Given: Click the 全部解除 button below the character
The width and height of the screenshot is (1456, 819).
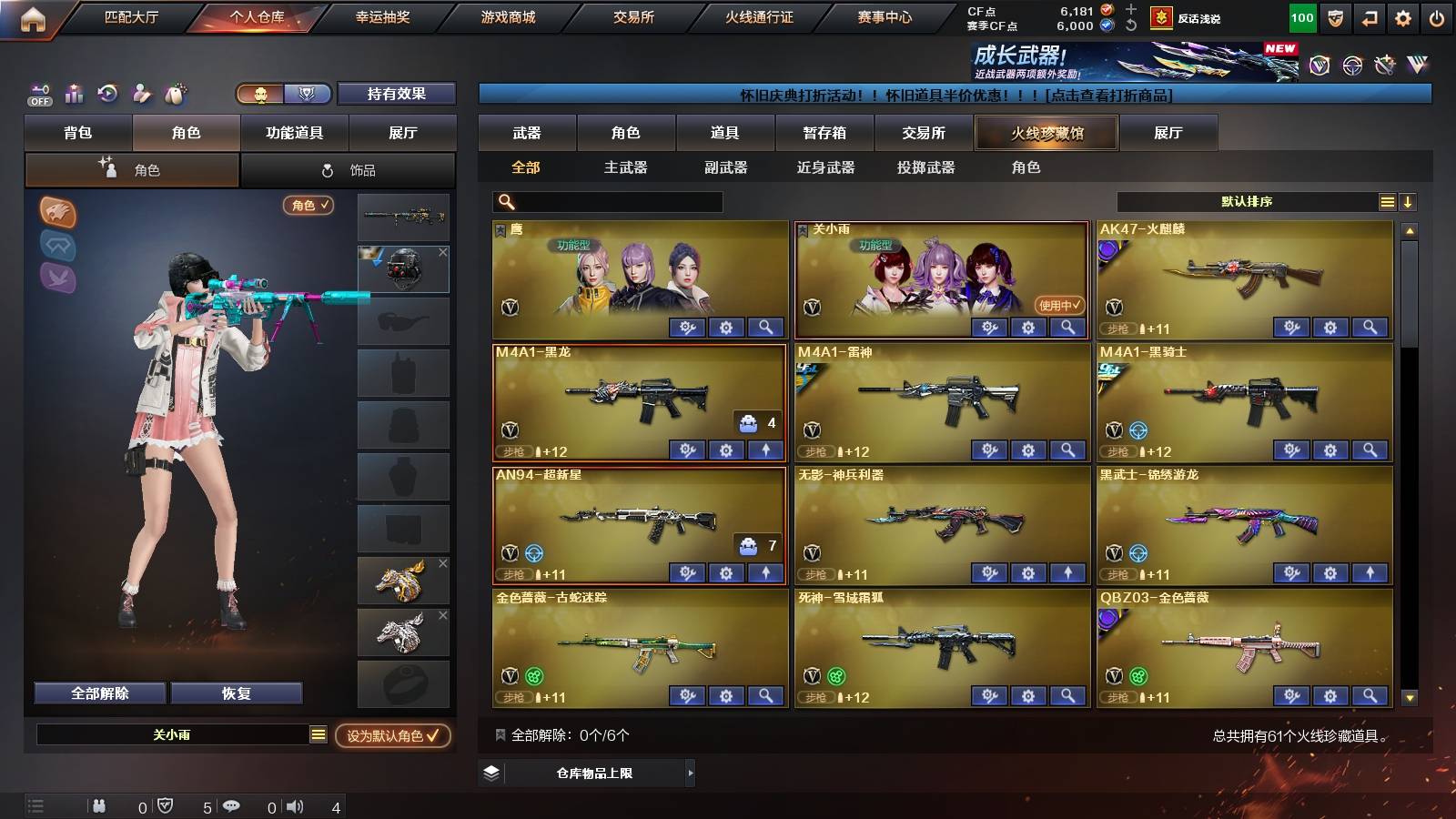Looking at the screenshot, I should 100,693.
